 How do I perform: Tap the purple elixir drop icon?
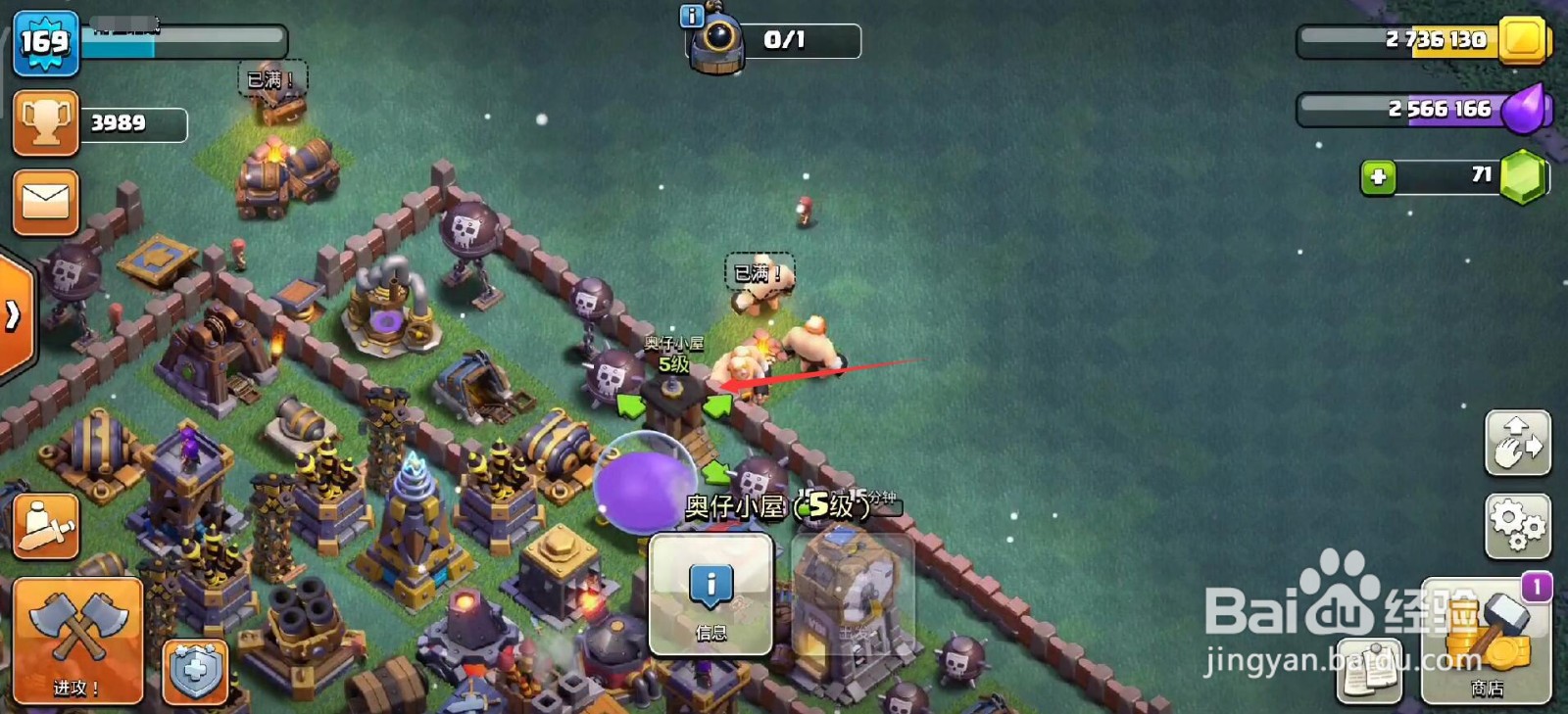1525,109
